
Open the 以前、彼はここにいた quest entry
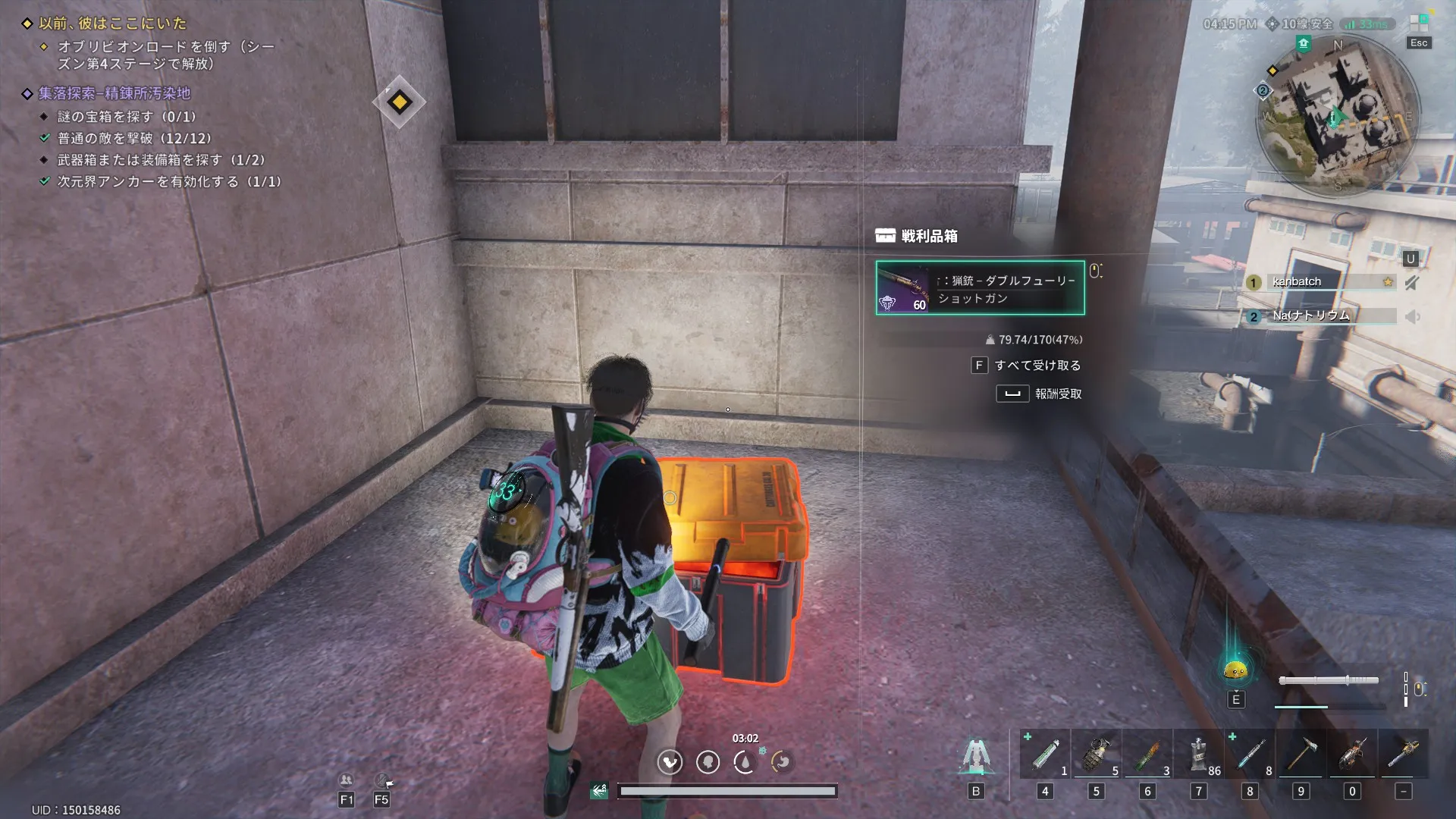pos(112,24)
